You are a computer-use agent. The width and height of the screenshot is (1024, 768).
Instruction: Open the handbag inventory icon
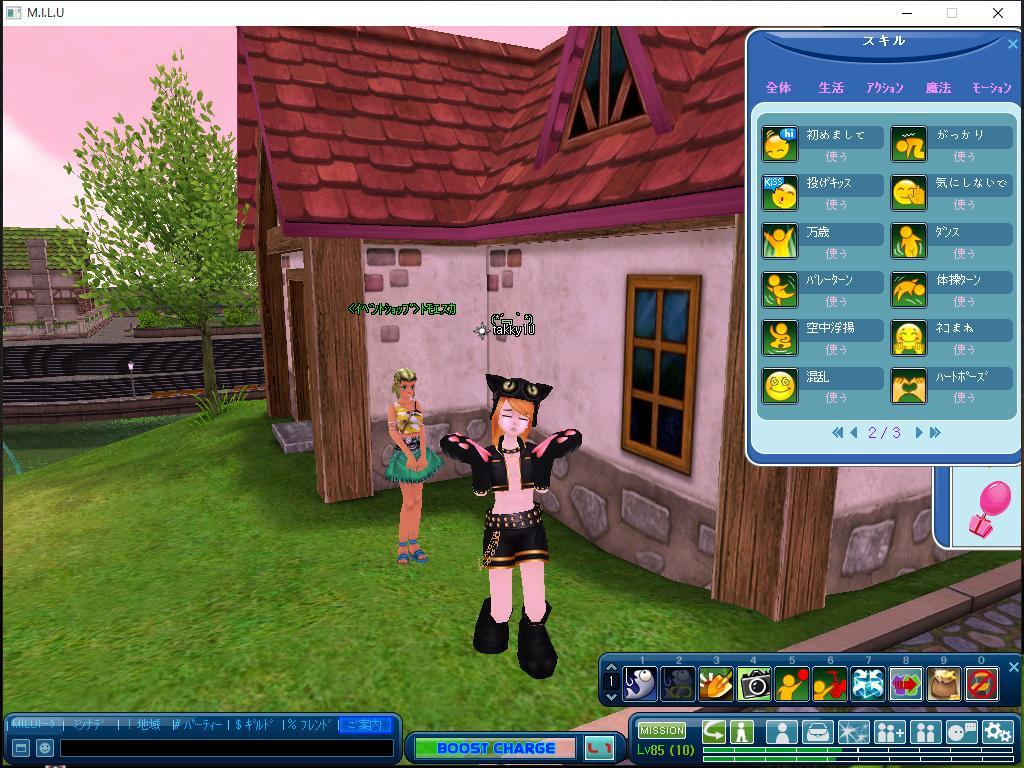tap(818, 732)
